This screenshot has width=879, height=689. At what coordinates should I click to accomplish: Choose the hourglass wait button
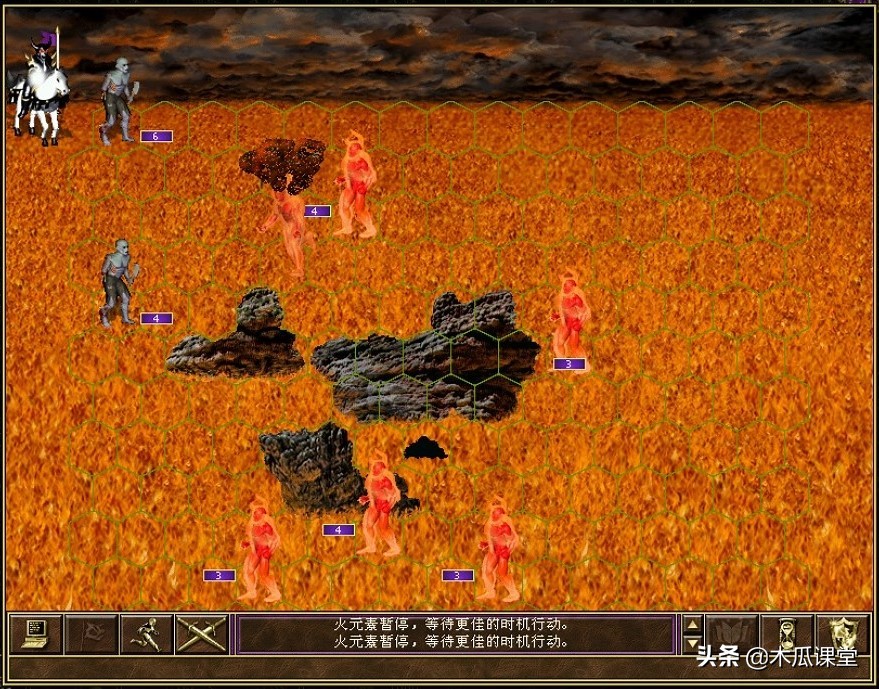(786, 633)
